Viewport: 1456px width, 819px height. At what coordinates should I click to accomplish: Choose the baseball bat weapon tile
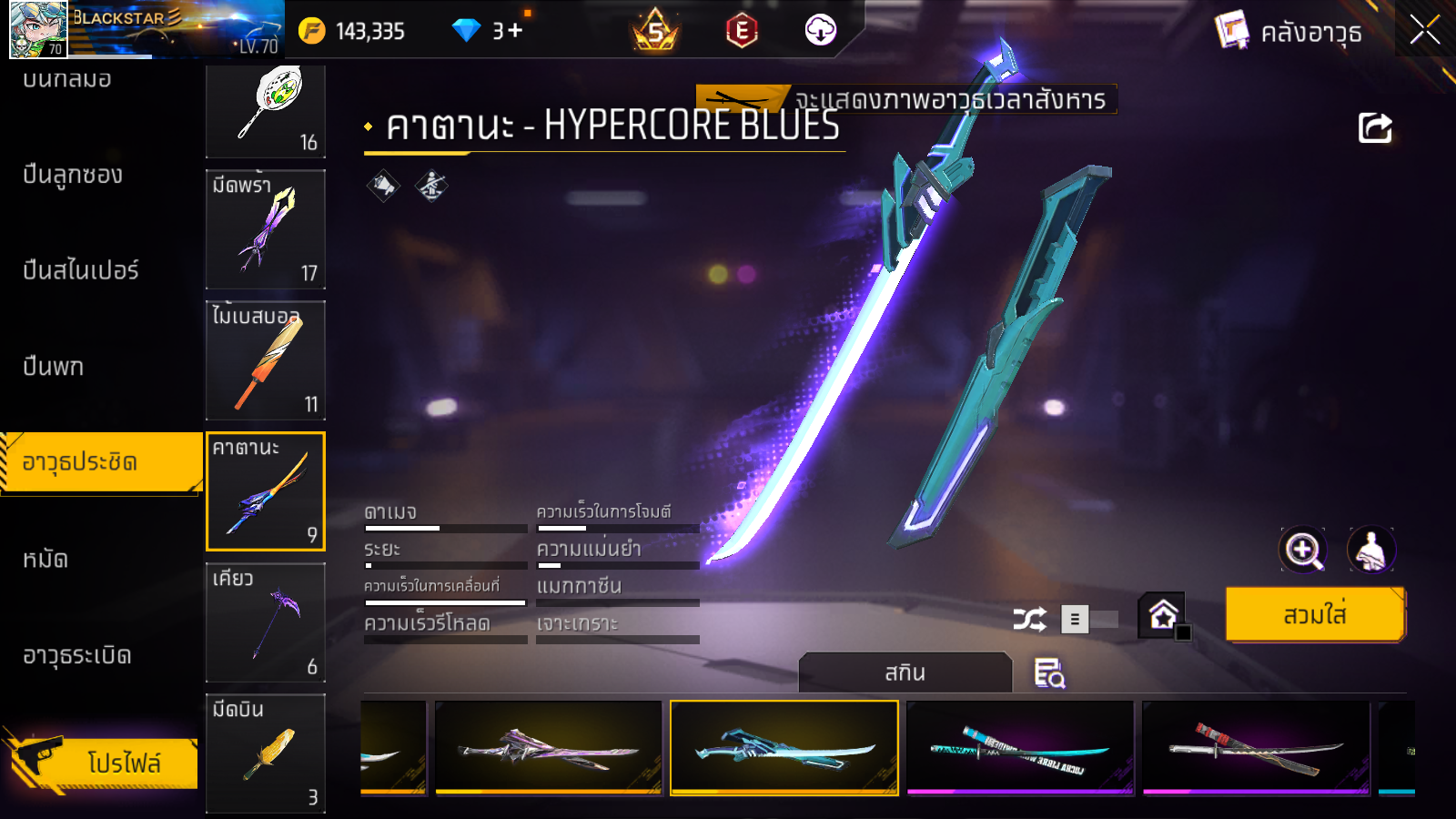266,360
